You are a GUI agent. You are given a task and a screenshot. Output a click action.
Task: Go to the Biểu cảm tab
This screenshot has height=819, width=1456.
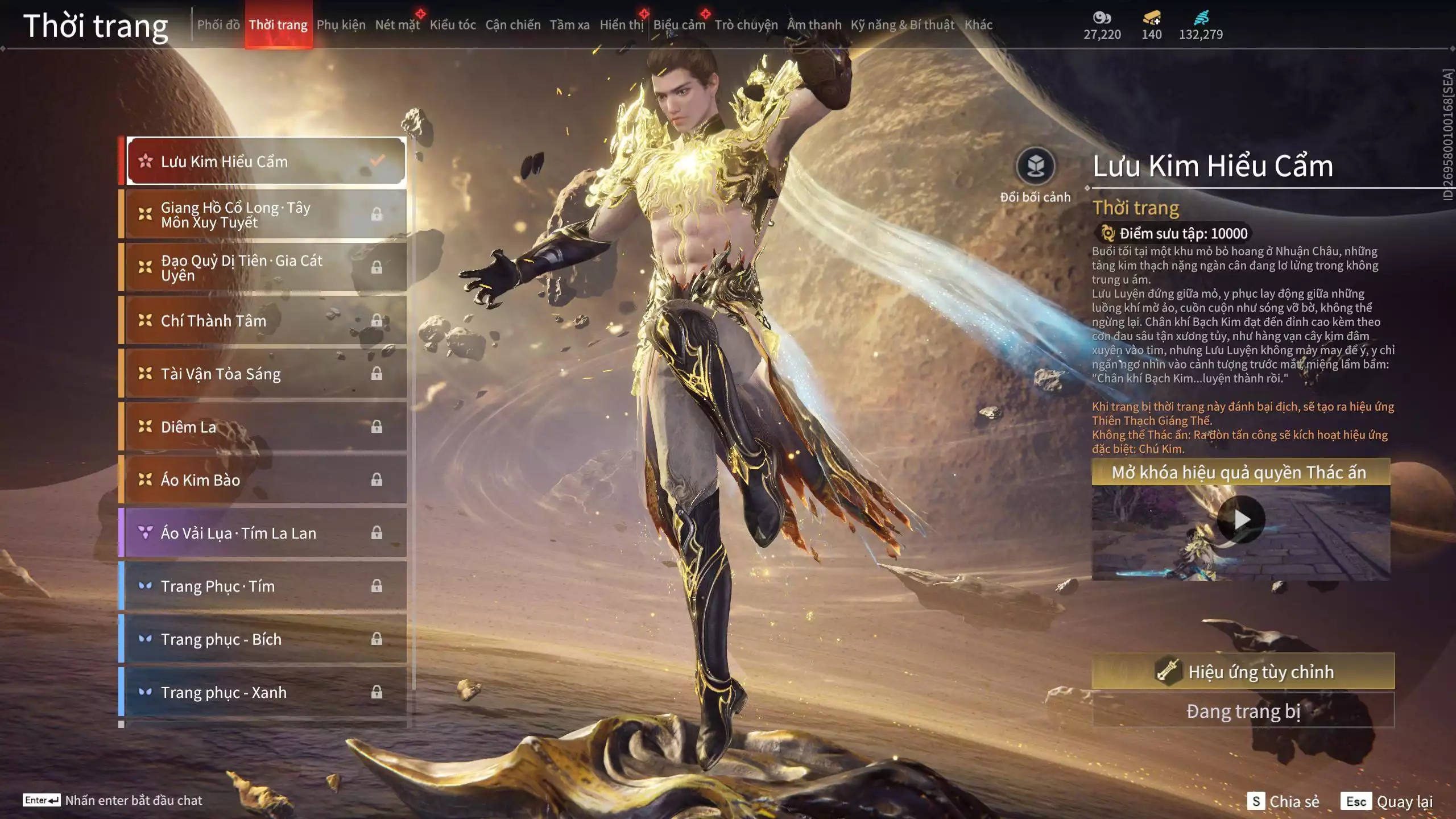679,25
